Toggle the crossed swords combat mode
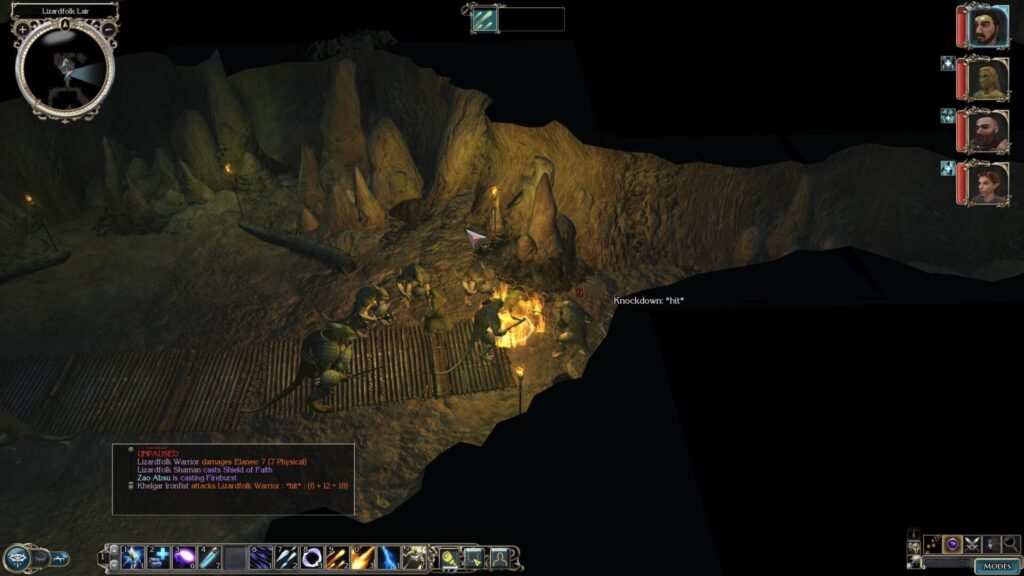Screen dimensions: 1024x576 pyautogui.click(x=972, y=544)
